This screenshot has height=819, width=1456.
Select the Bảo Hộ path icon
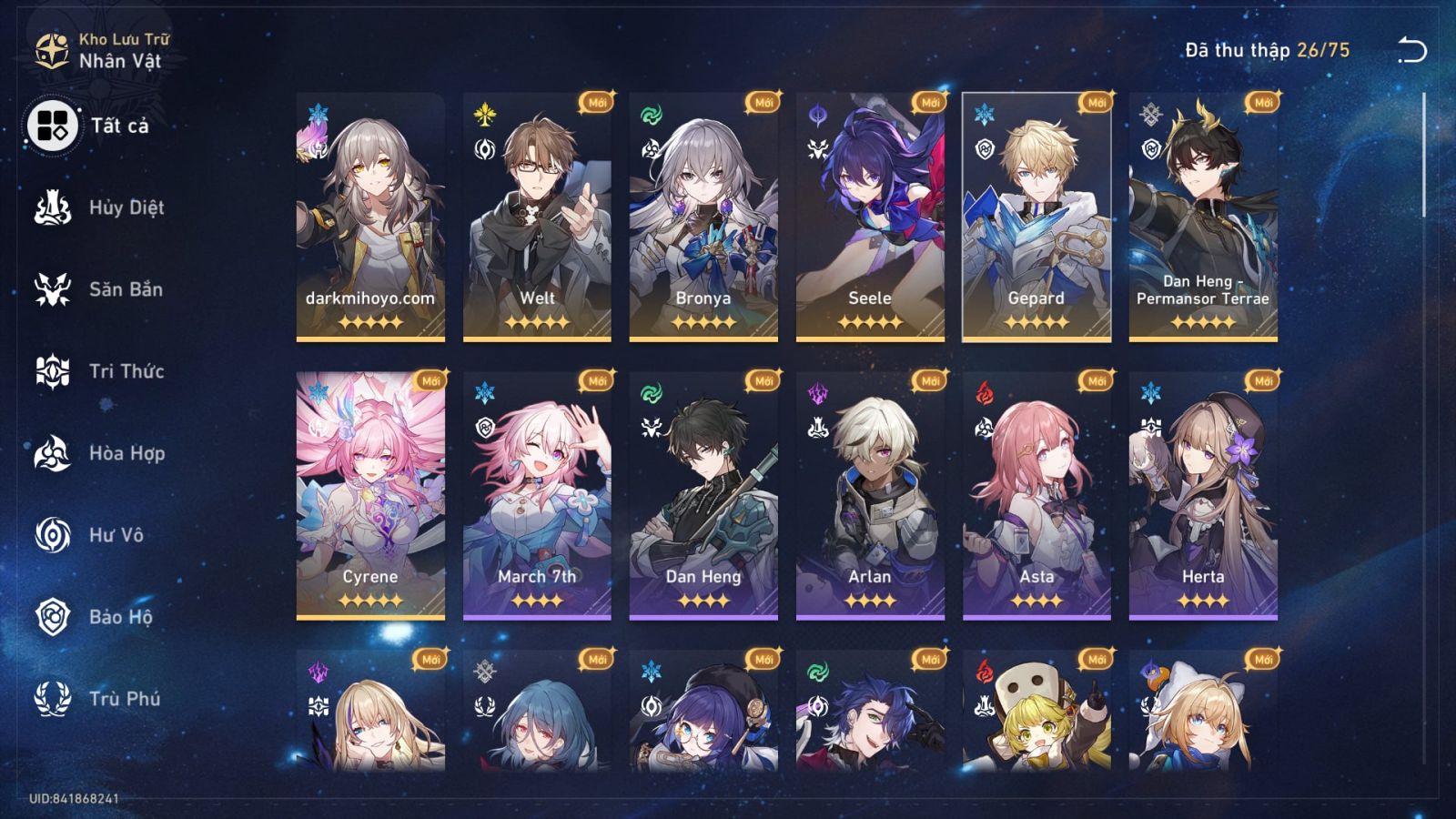click(x=55, y=617)
